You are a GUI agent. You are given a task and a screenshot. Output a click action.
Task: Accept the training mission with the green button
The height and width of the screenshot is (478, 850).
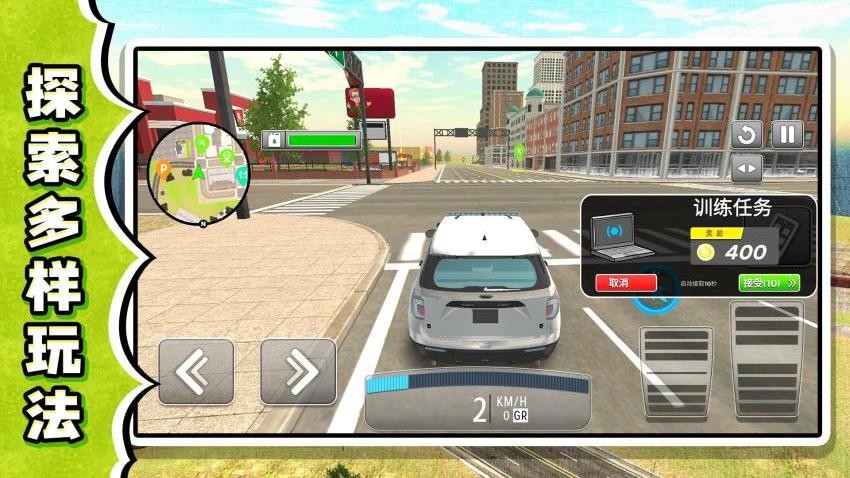[769, 283]
